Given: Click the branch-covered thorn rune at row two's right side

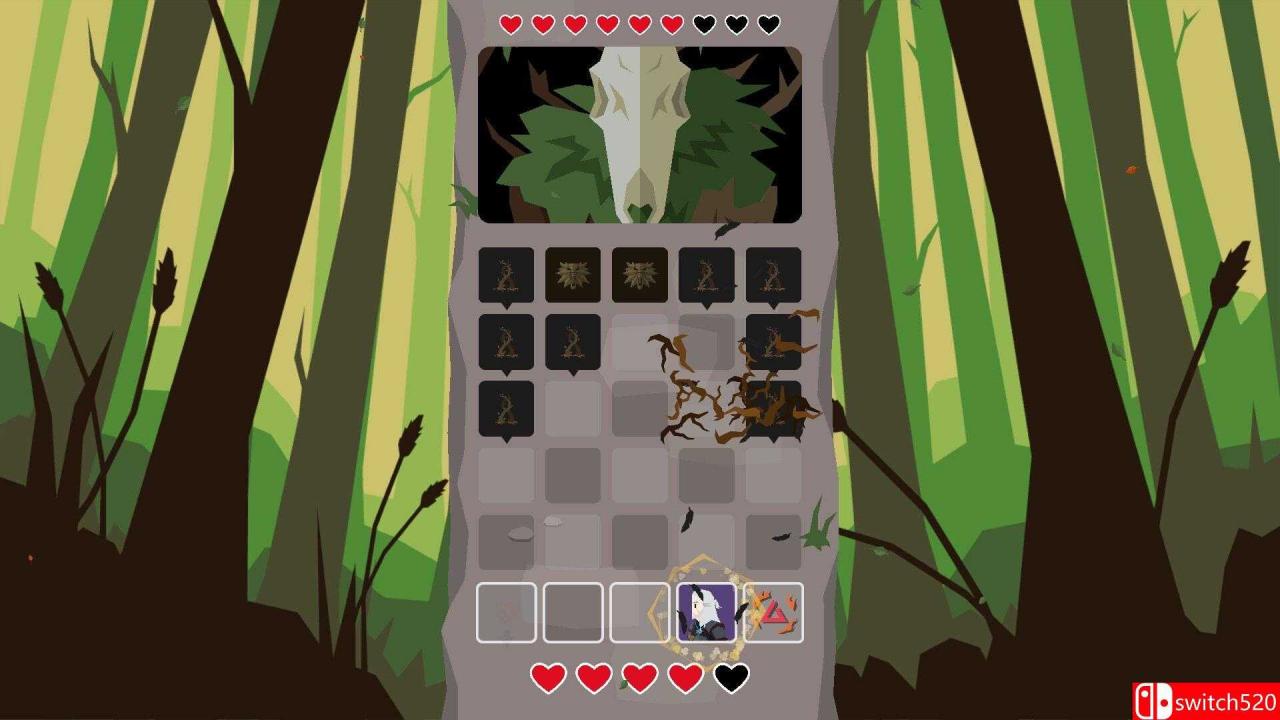Looking at the screenshot, I should tap(774, 343).
